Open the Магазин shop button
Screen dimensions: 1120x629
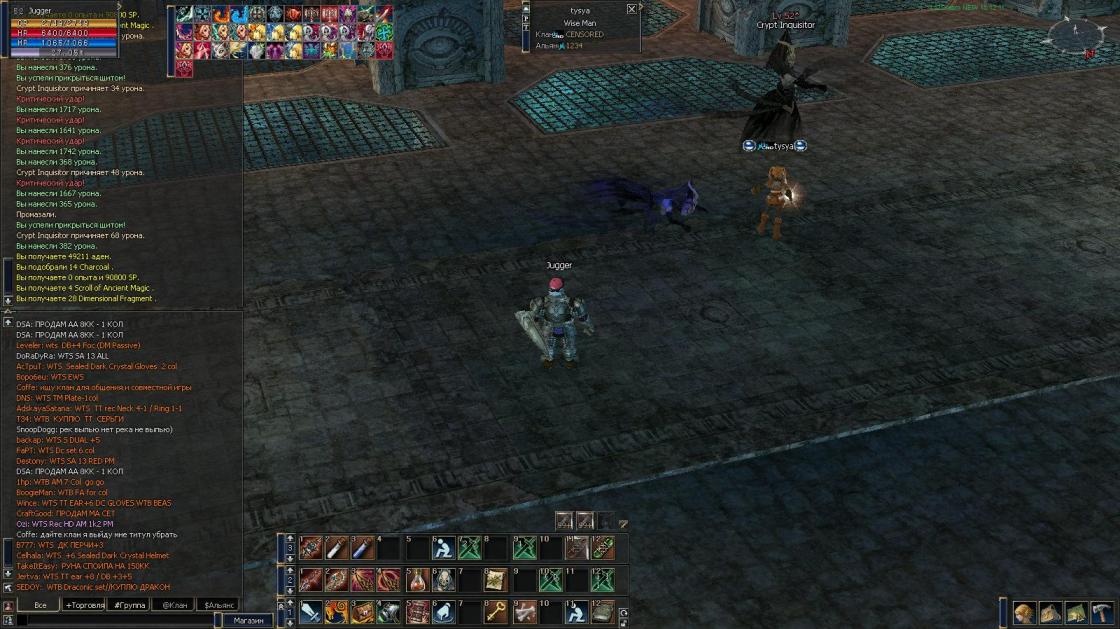(x=248, y=621)
